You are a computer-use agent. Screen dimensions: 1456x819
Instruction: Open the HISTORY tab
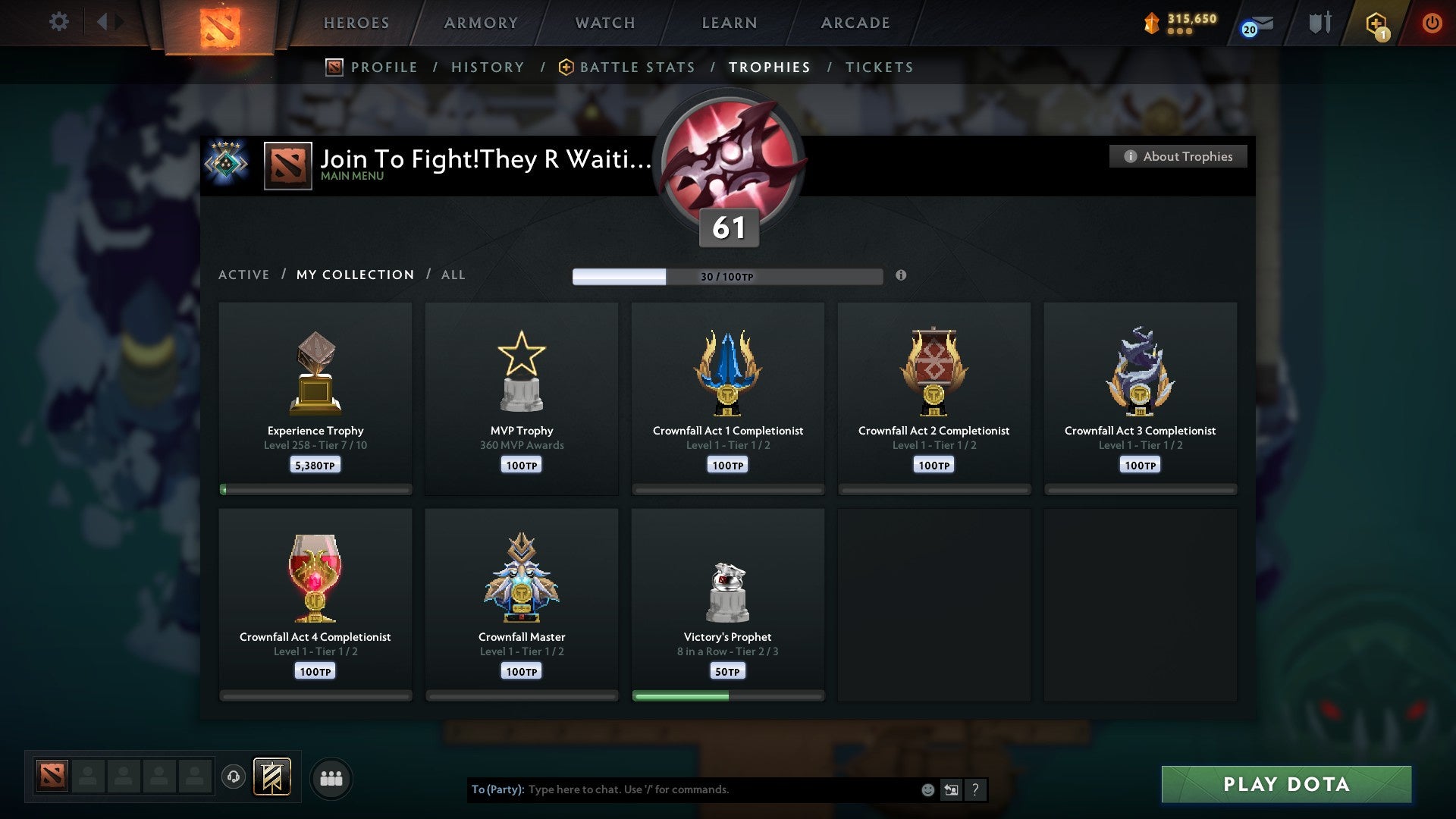point(488,67)
